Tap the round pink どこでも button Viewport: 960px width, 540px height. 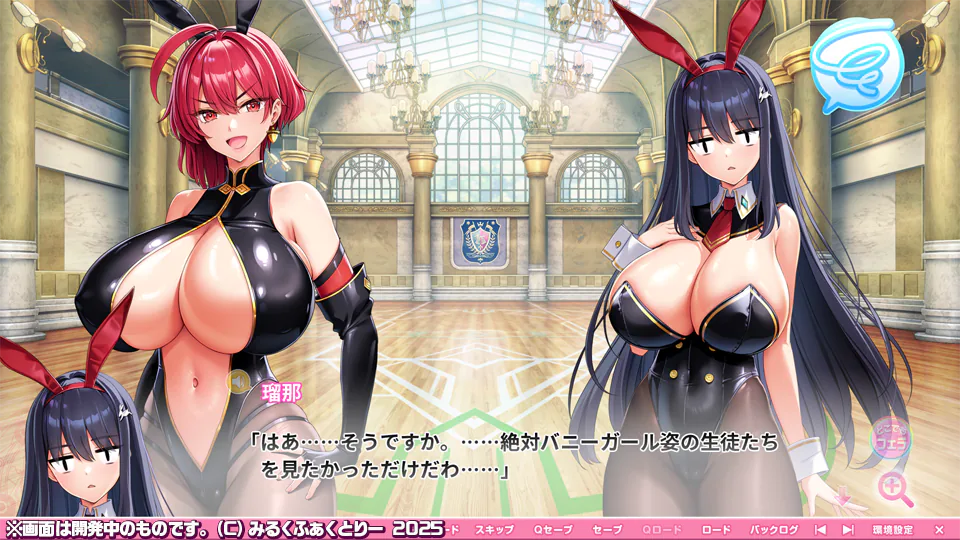[889, 436]
